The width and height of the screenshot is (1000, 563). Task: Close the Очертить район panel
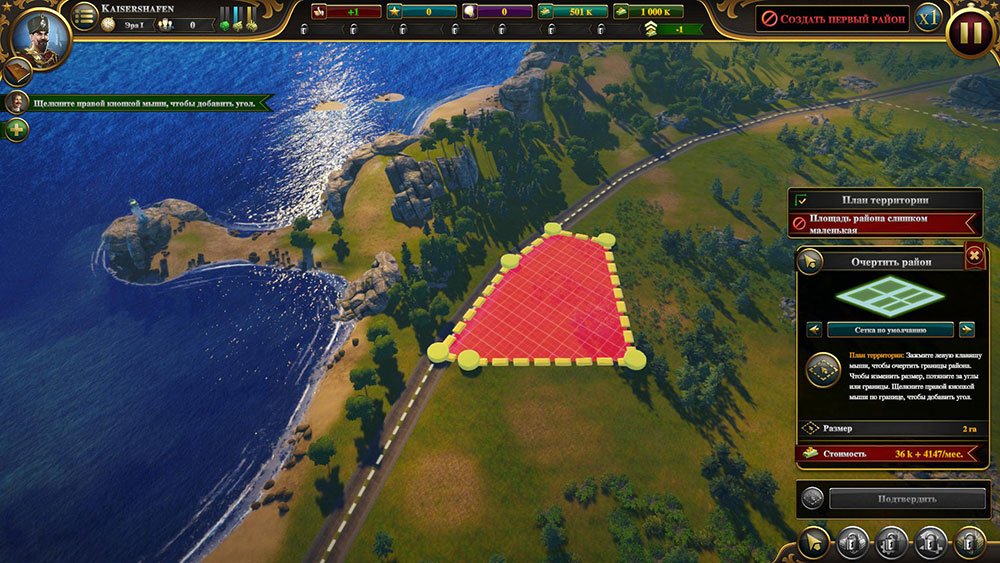pos(973,257)
